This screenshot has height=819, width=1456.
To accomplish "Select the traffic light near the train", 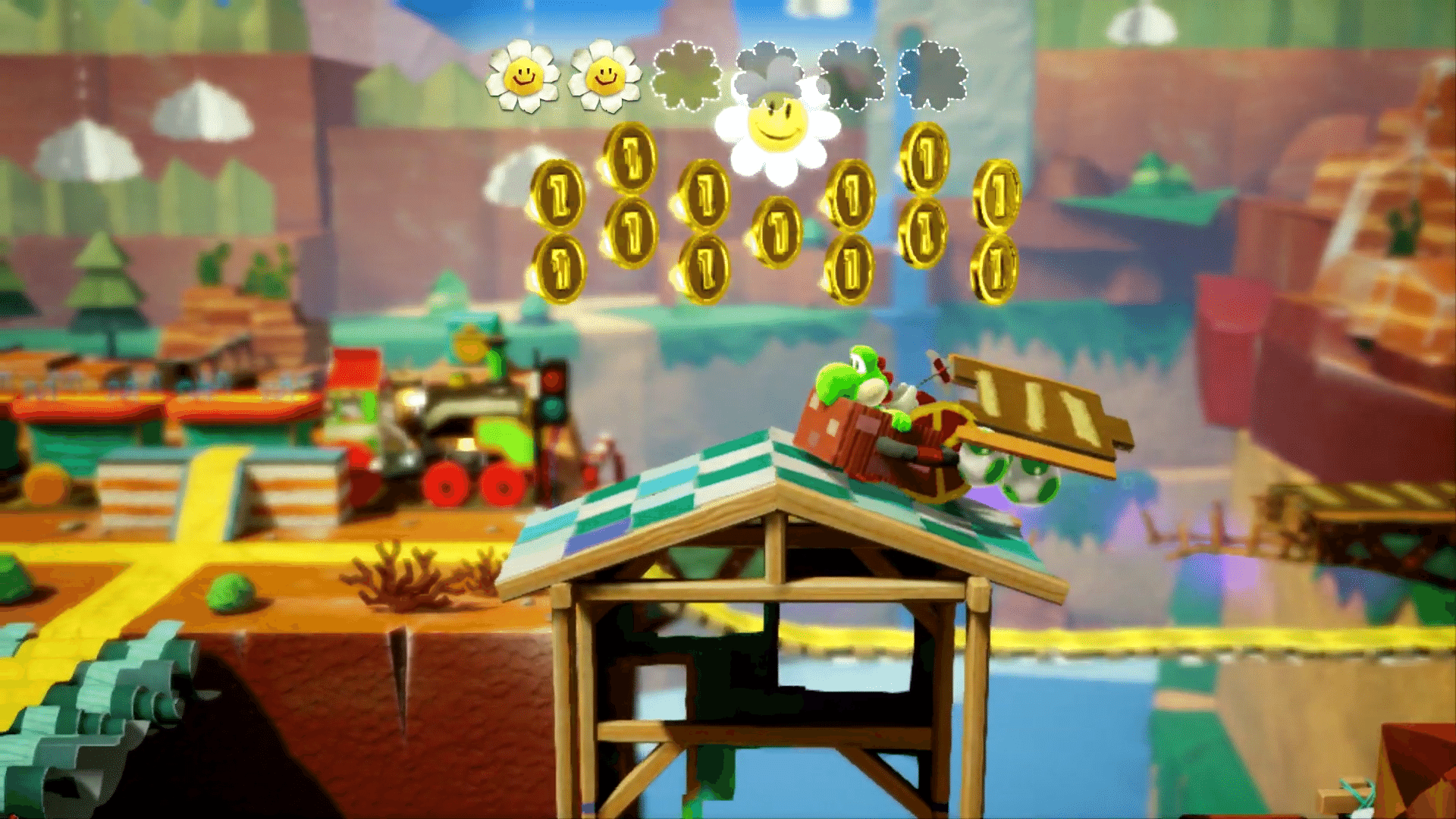I will point(554,394).
